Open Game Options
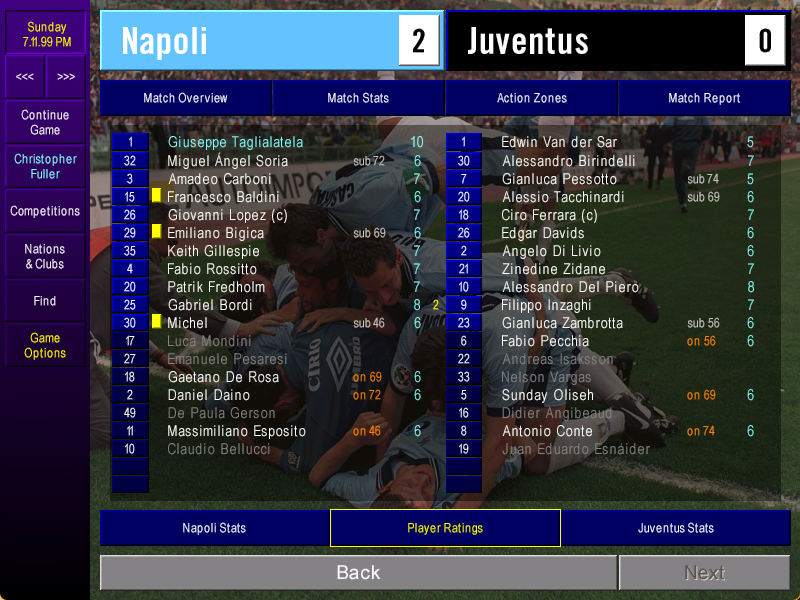 (x=45, y=345)
